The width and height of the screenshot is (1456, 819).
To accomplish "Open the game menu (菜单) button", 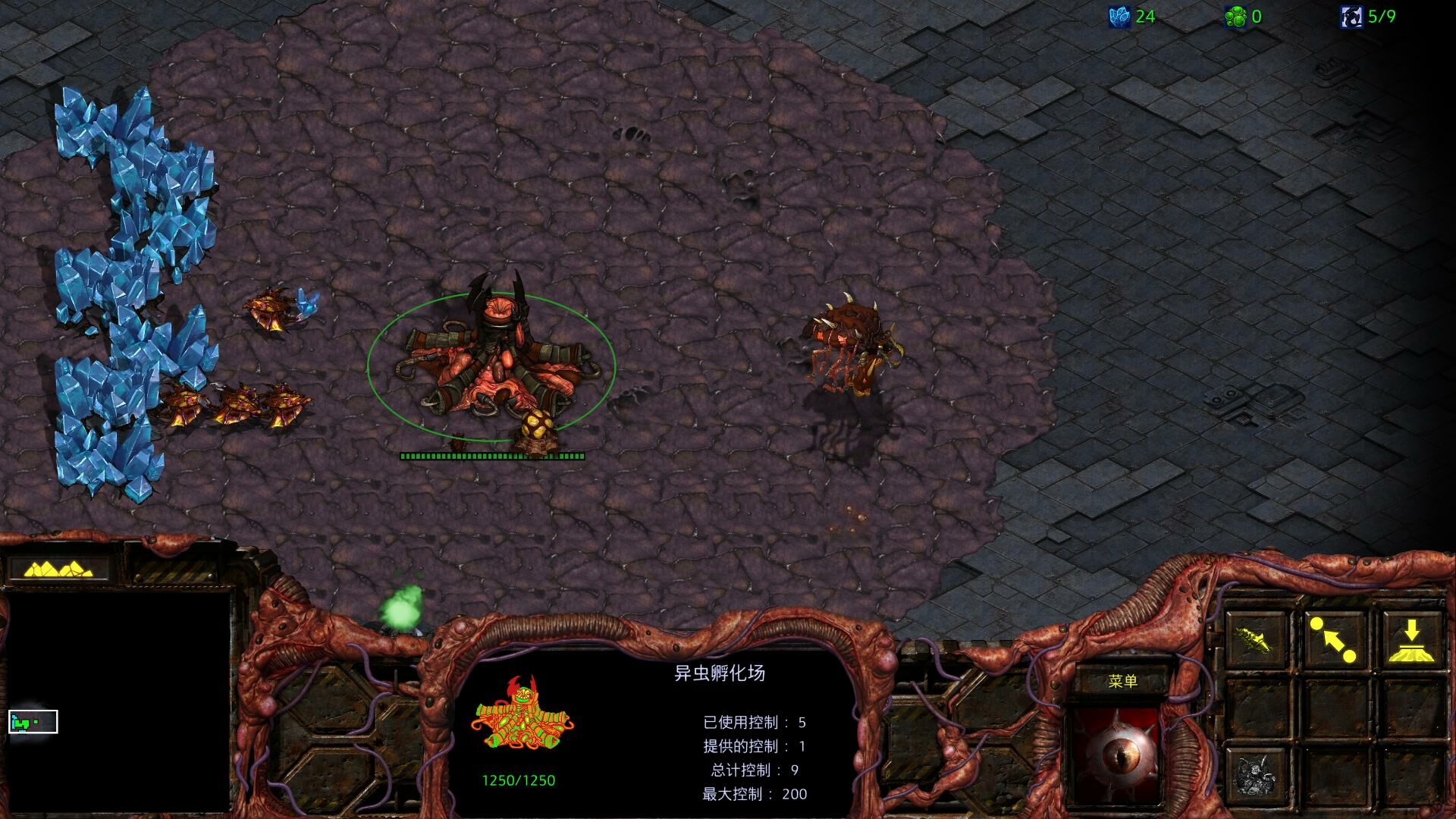I will point(1122,681).
